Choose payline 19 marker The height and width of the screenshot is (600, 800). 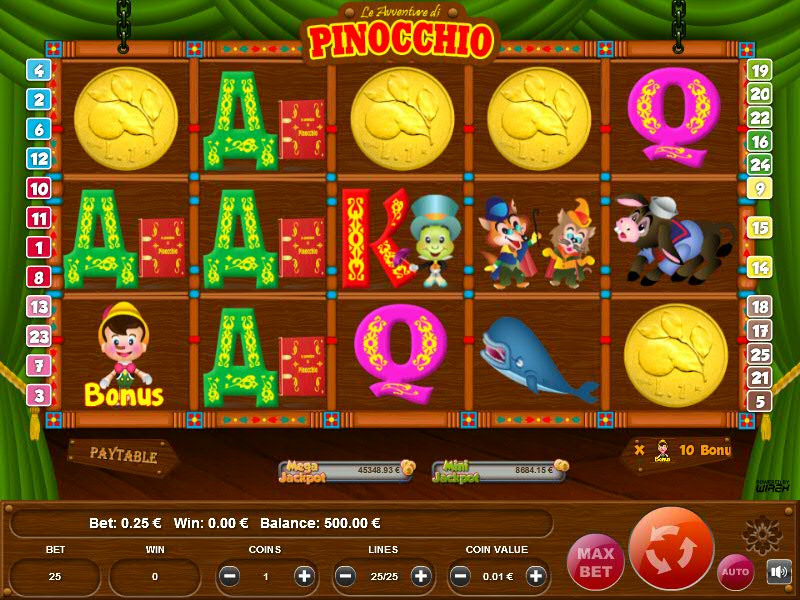point(760,70)
